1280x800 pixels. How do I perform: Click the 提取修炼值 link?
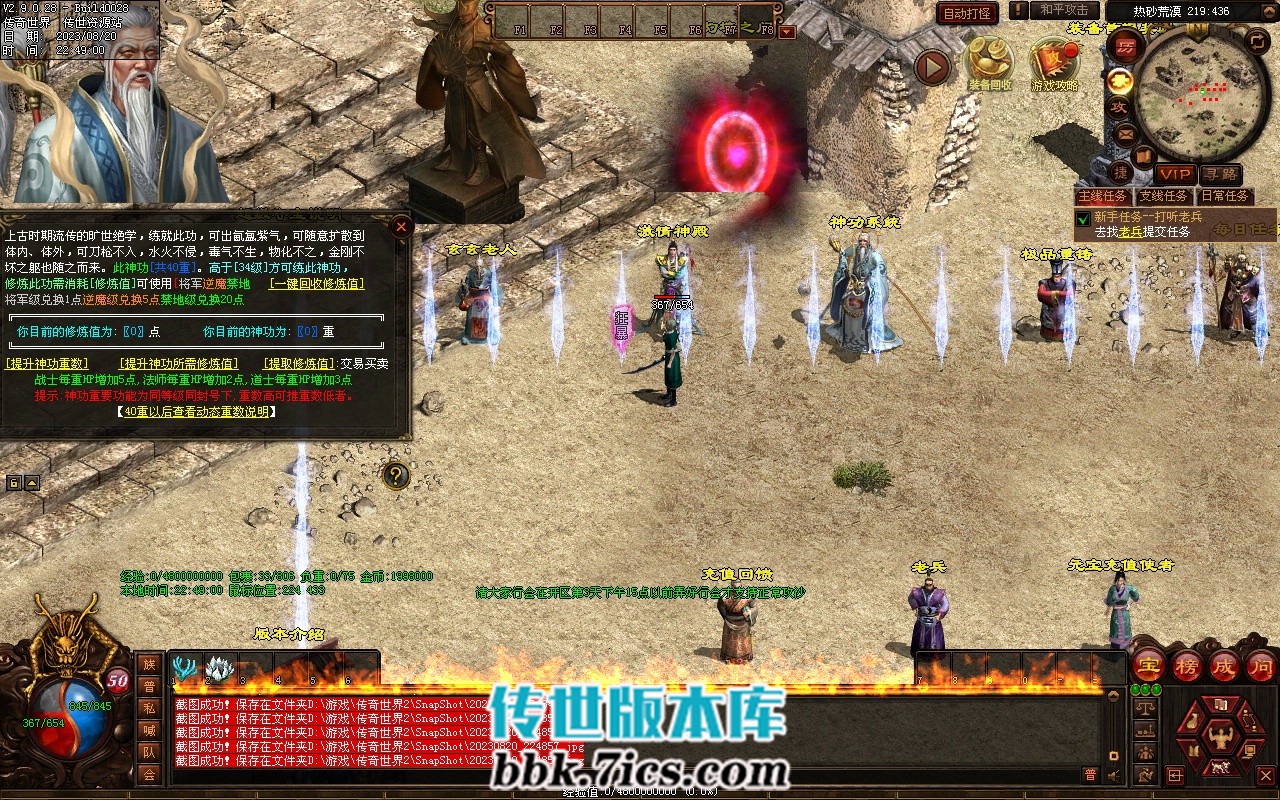click(298, 364)
